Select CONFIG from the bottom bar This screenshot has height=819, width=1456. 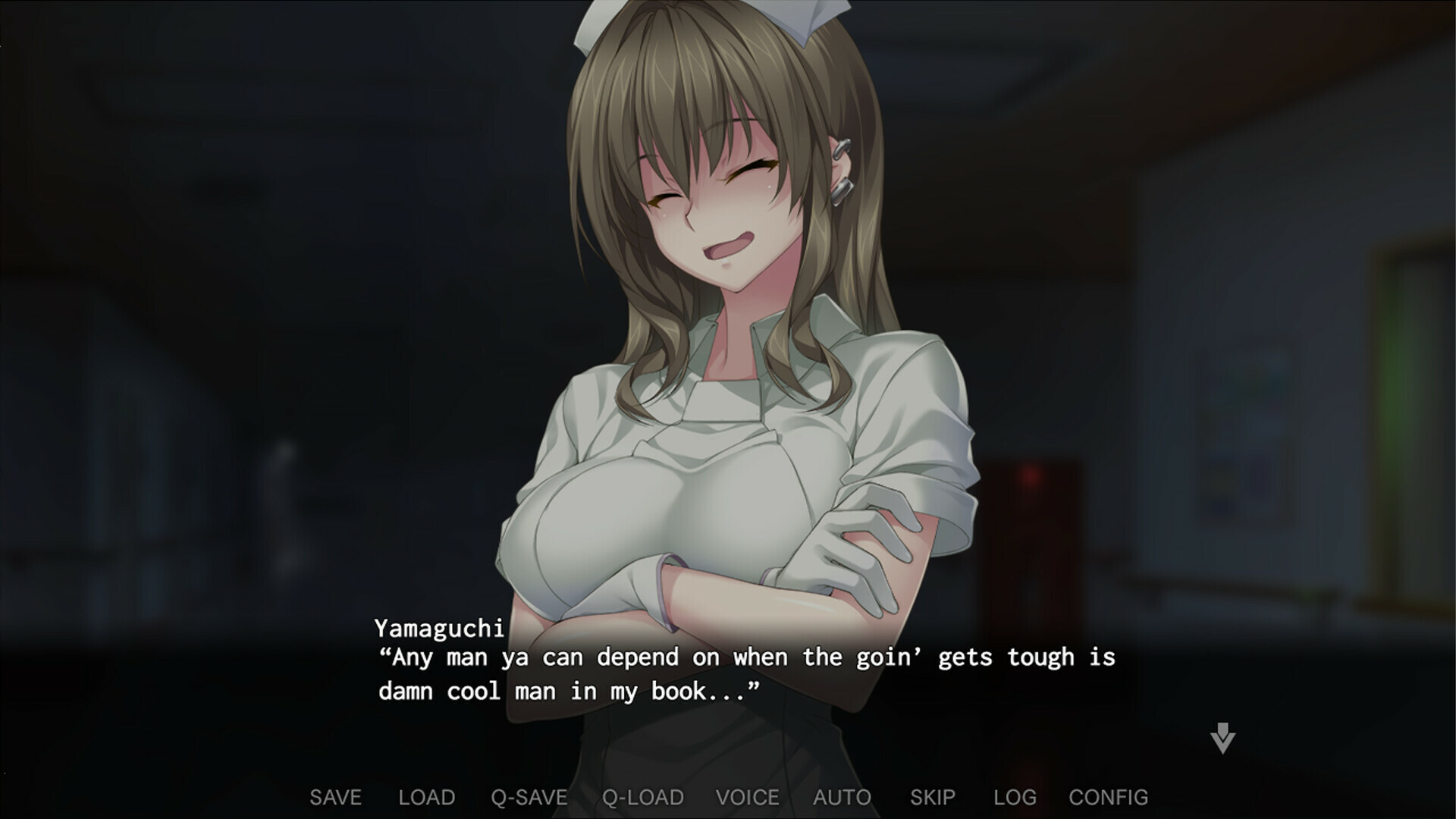coord(1108,797)
